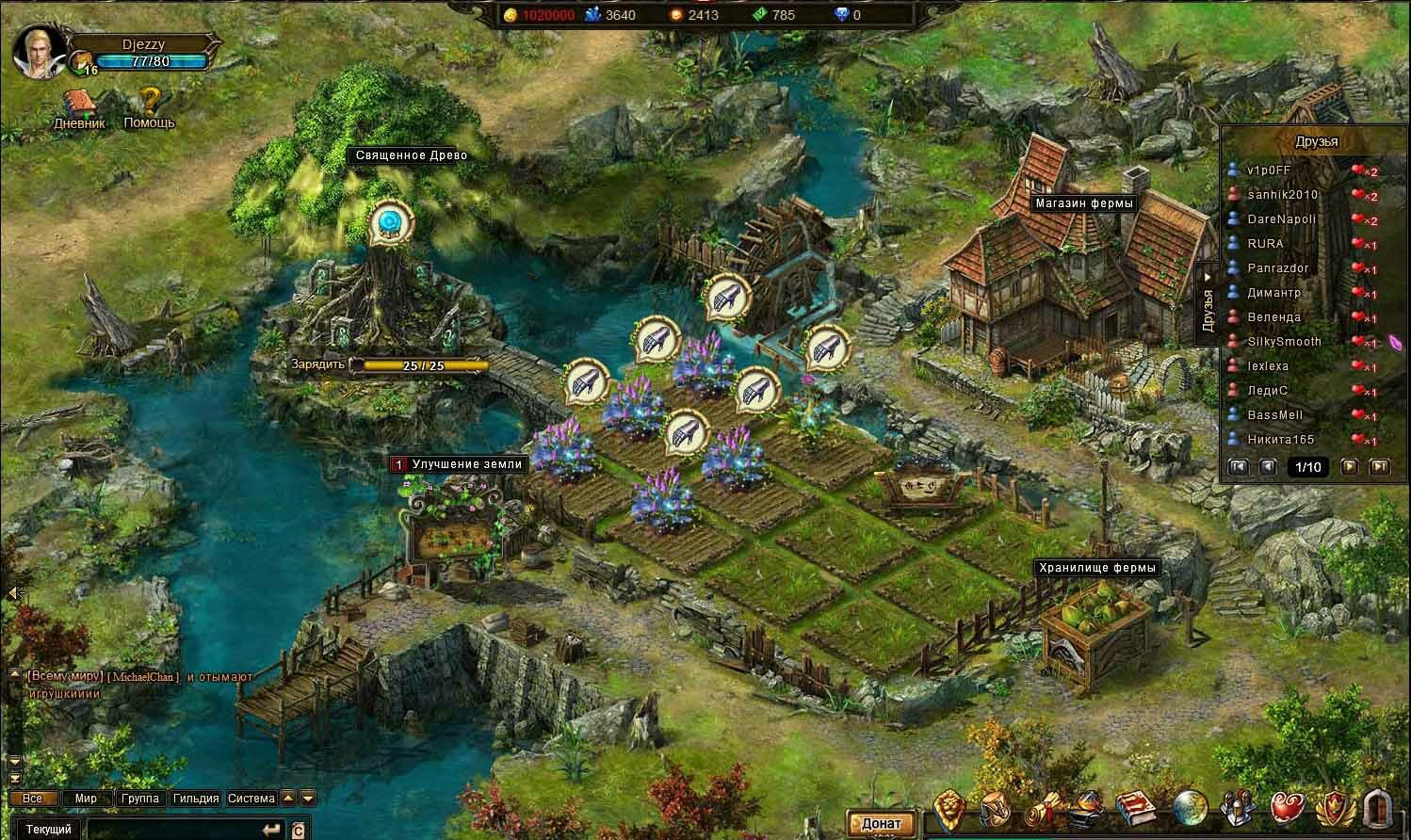This screenshot has height=840, width=1411.
Task: Select the Все chat tab
Action: tap(32, 799)
